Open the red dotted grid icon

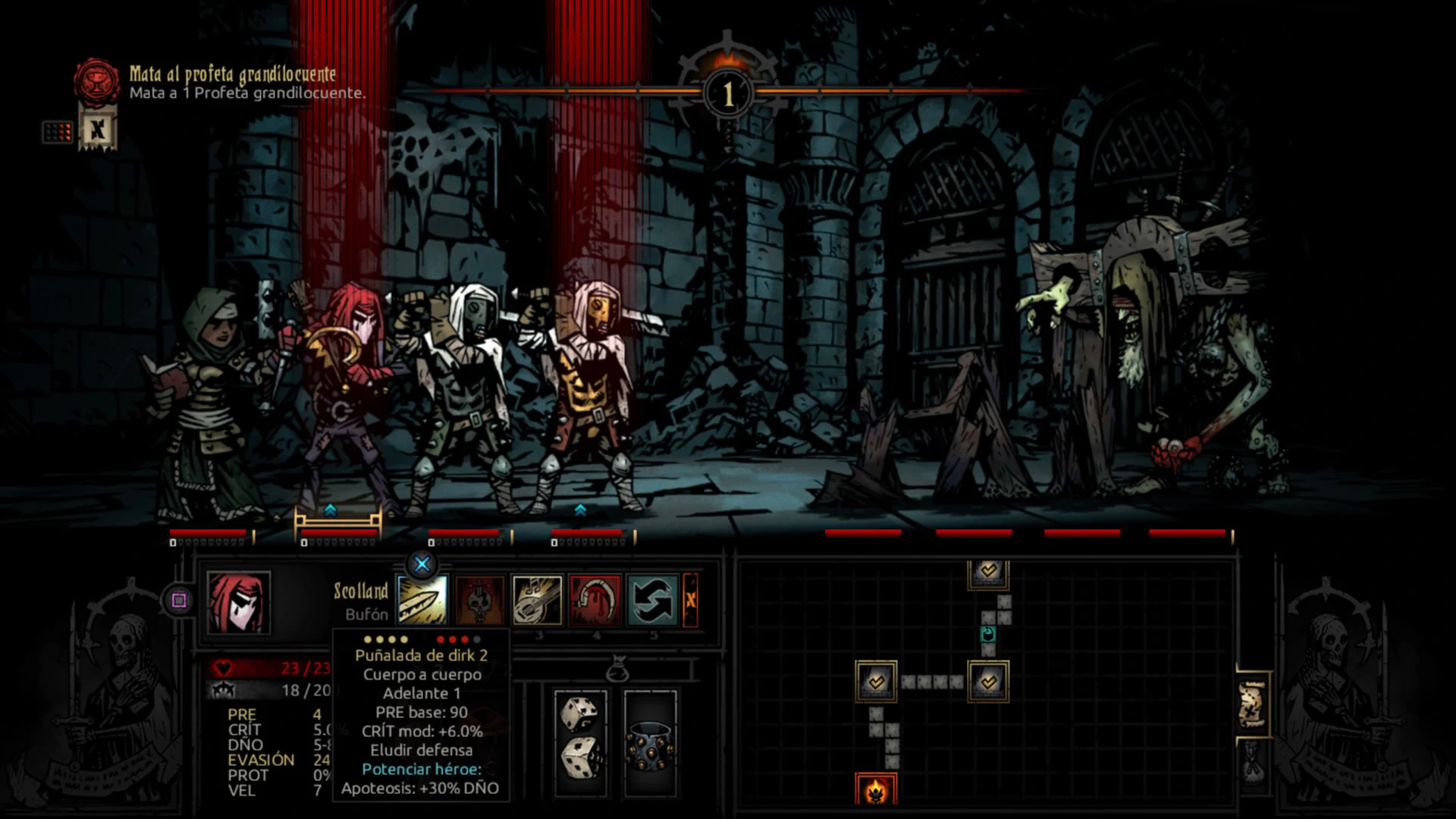tap(58, 132)
